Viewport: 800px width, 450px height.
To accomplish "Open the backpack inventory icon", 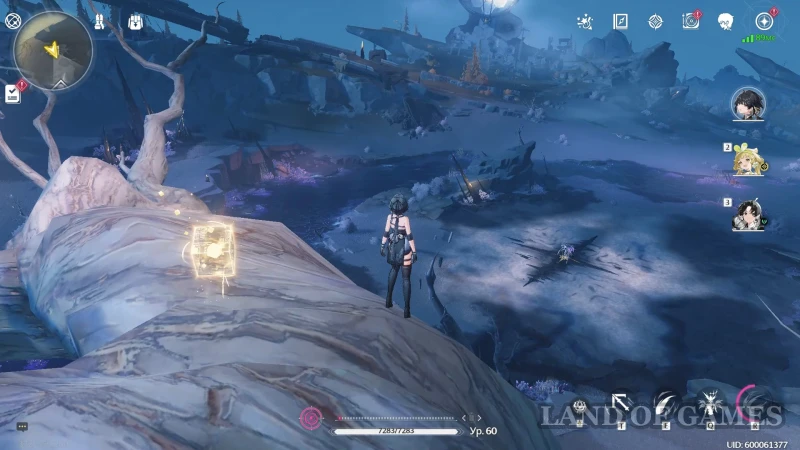I will 132,21.
